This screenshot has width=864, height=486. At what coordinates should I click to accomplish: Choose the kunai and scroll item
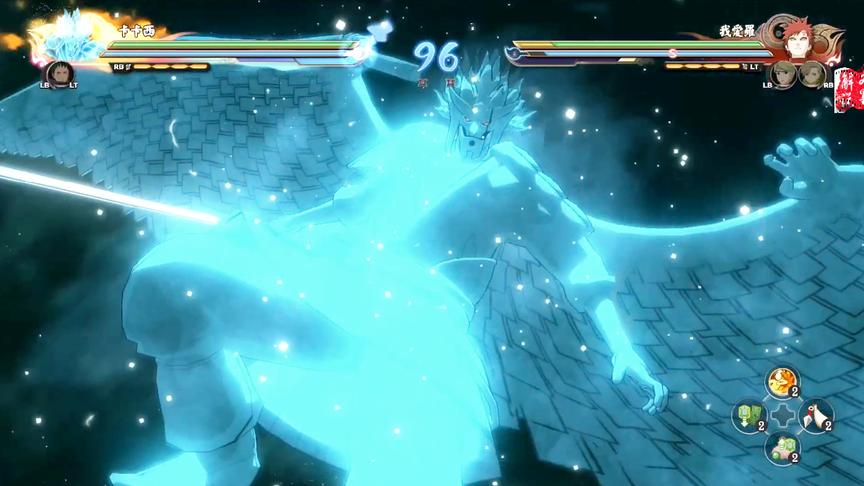tap(816, 414)
